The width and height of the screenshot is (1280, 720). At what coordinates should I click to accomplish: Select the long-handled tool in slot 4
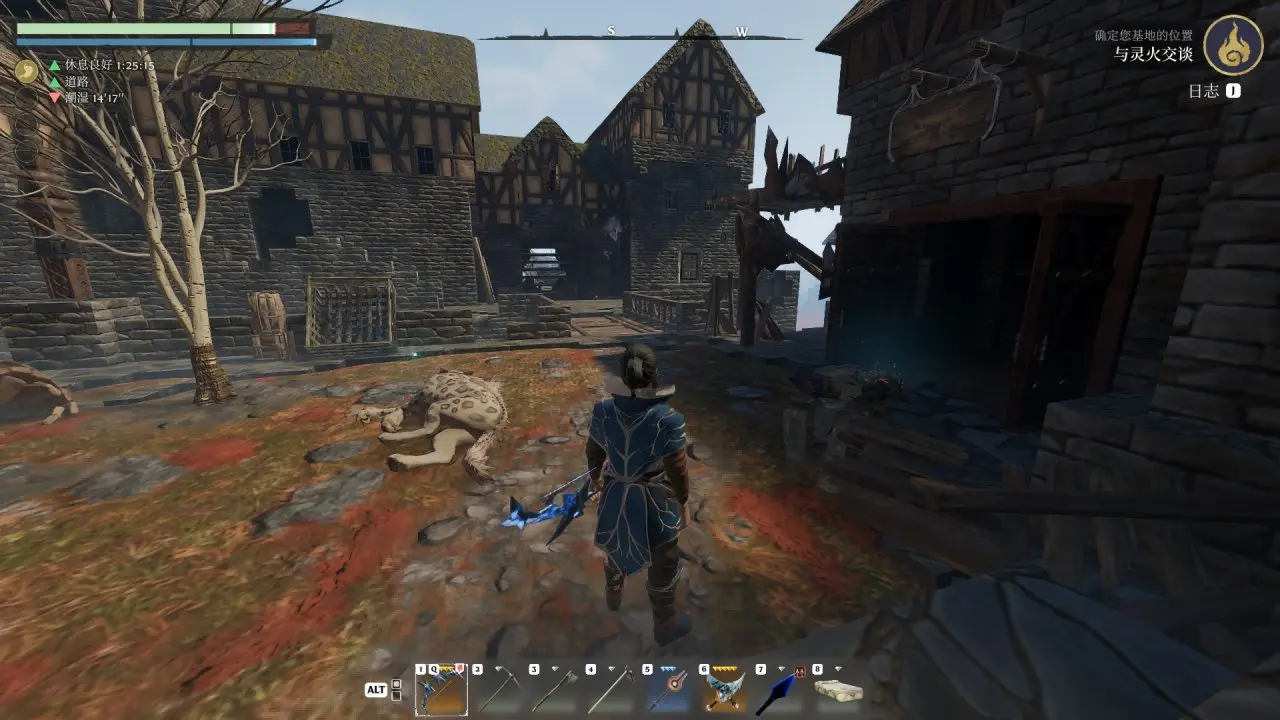(611, 690)
